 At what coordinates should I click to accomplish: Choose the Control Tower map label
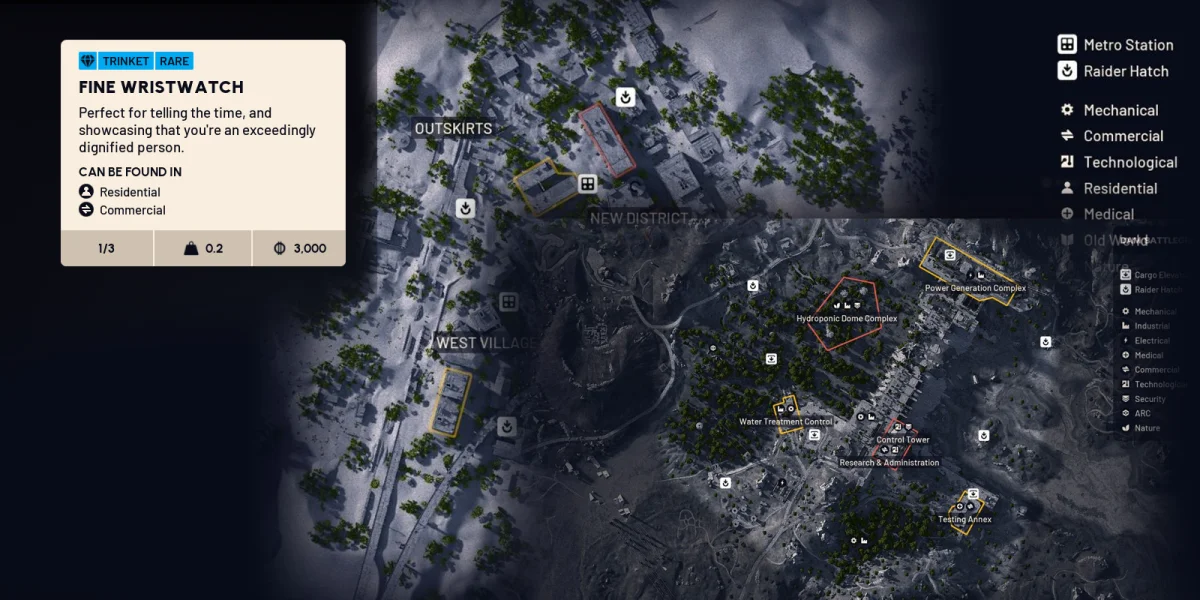click(902, 440)
